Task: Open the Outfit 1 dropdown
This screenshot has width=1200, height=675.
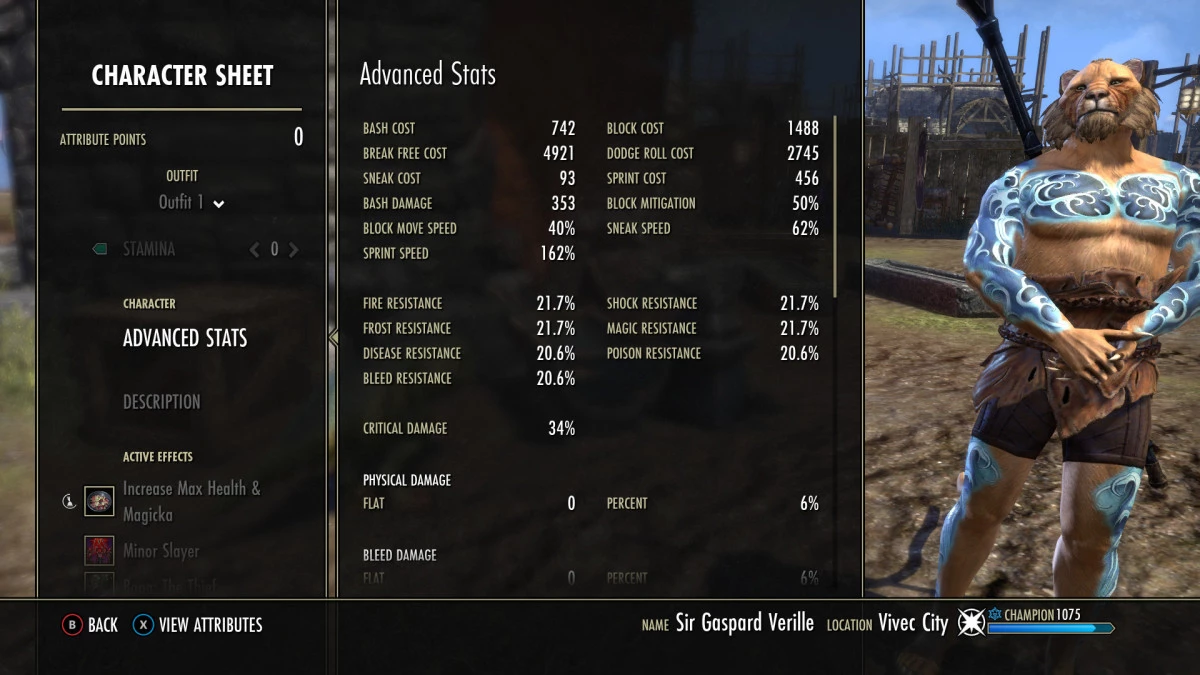Action: click(191, 202)
